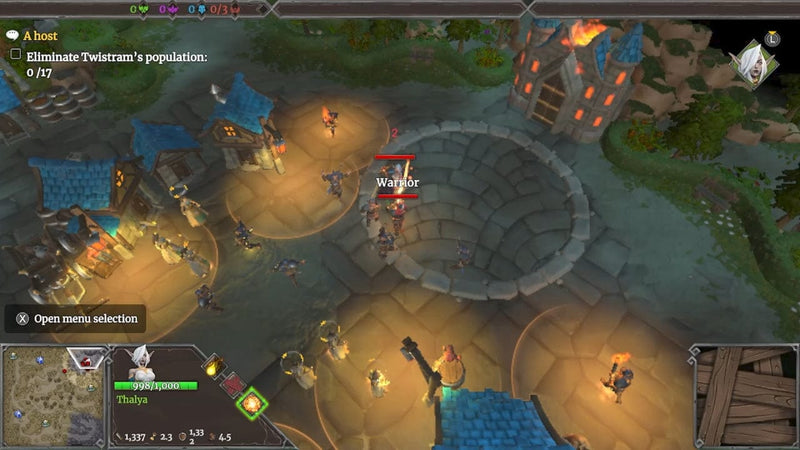This screenshot has width=800, height=450.
Task: Click the Eliminate Twistram's population objective
Action: pyautogui.click(x=116, y=58)
